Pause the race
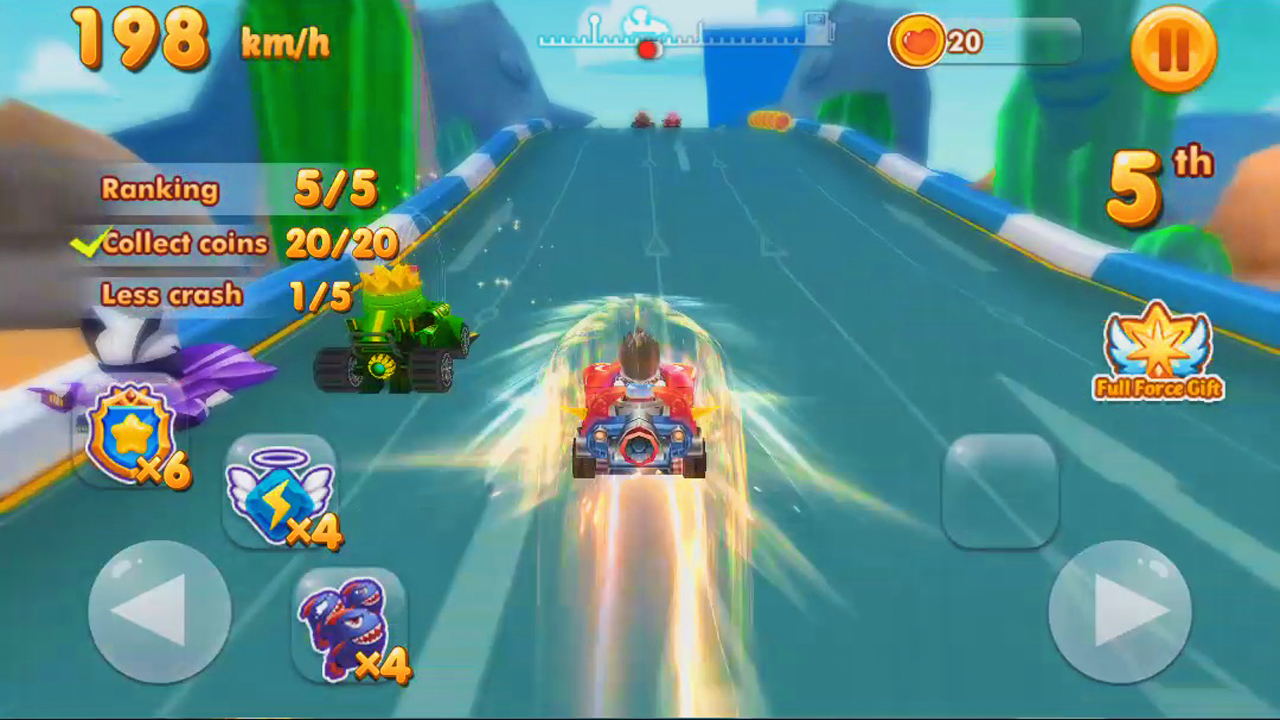The image size is (1280, 720). click(1172, 48)
